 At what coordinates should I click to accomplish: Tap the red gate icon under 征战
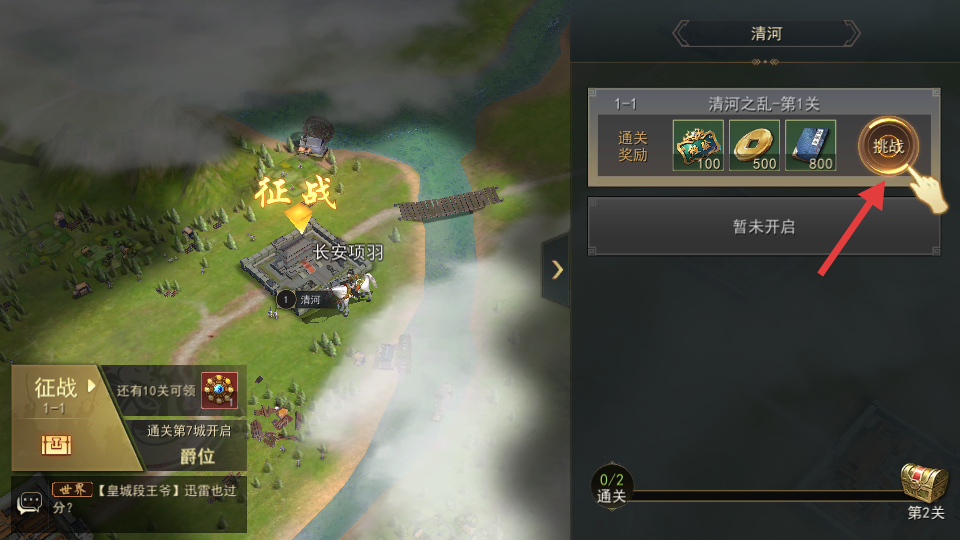point(53,445)
